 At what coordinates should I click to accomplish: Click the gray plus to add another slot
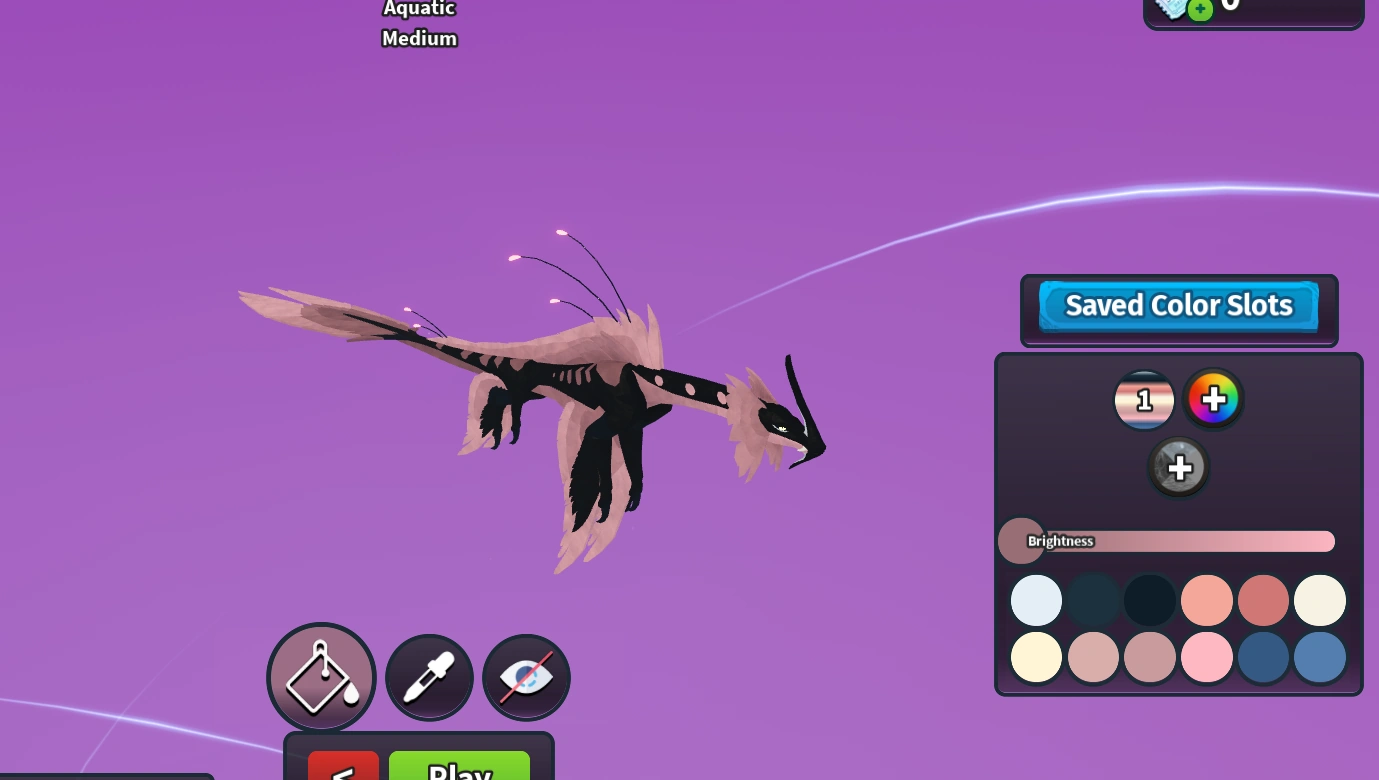(1179, 467)
